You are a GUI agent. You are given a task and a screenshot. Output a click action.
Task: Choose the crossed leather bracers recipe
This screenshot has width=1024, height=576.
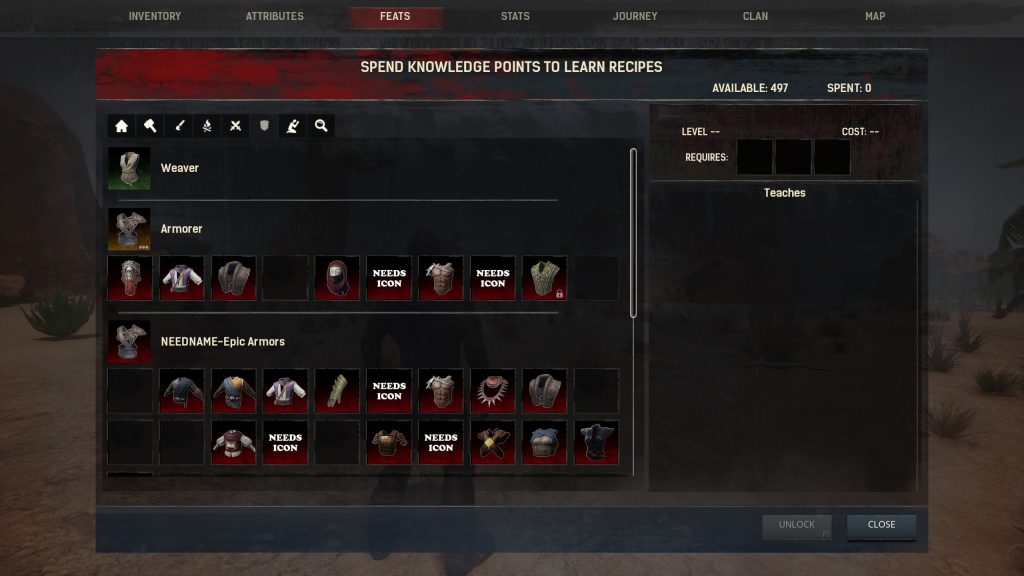point(493,442)
